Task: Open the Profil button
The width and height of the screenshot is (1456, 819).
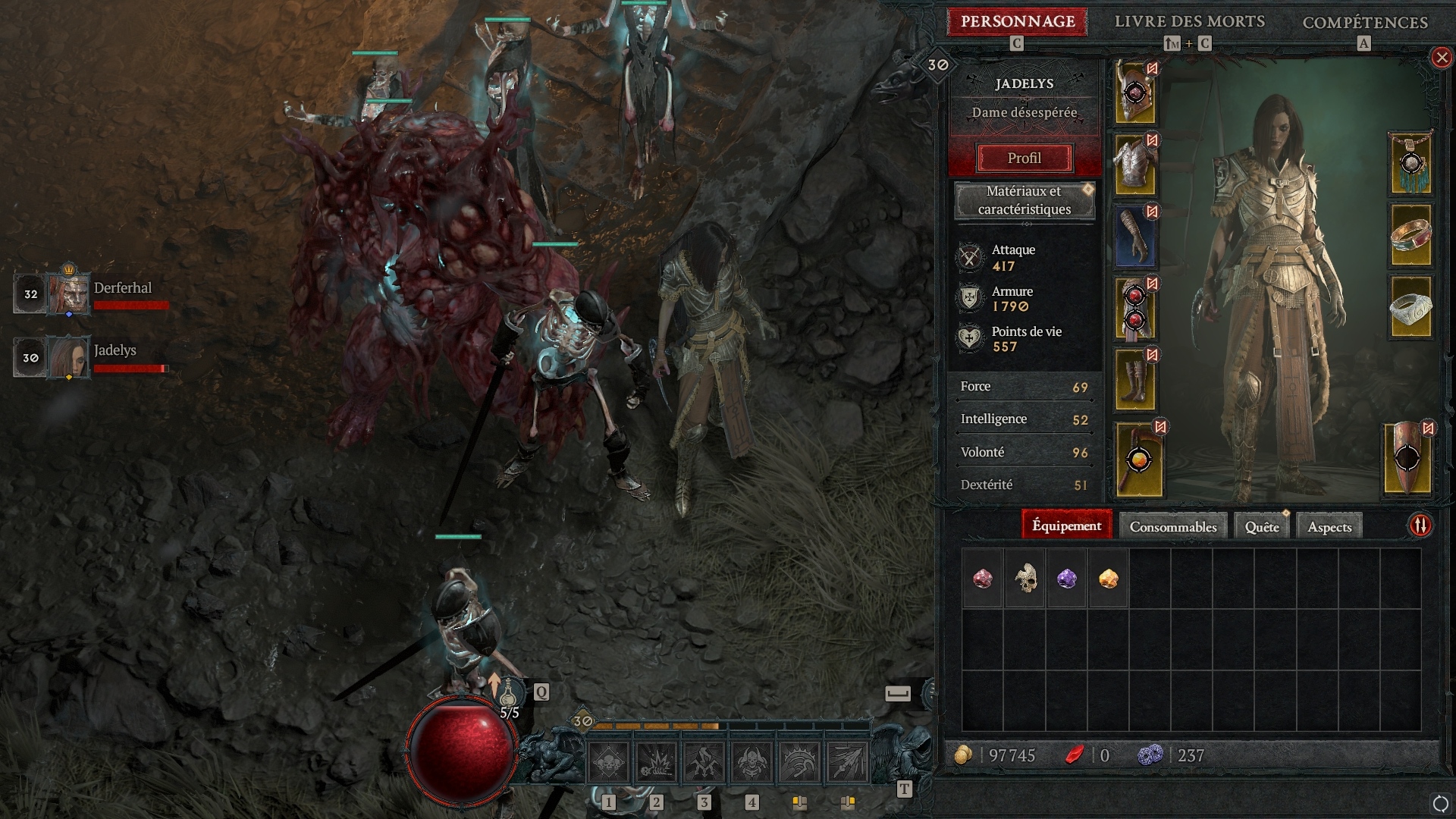Action: [1024, 158]
